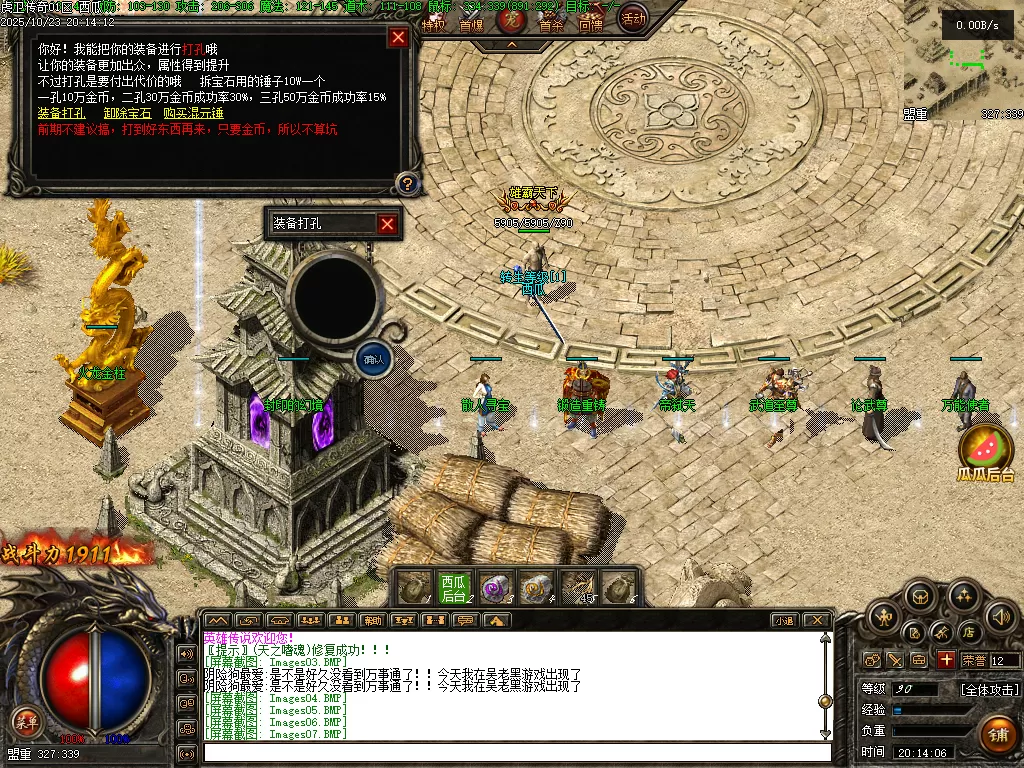The height and width of the screenshot is (768, 1024).
Task: Open the 店 shop button
Action: (x=968, y=632)
